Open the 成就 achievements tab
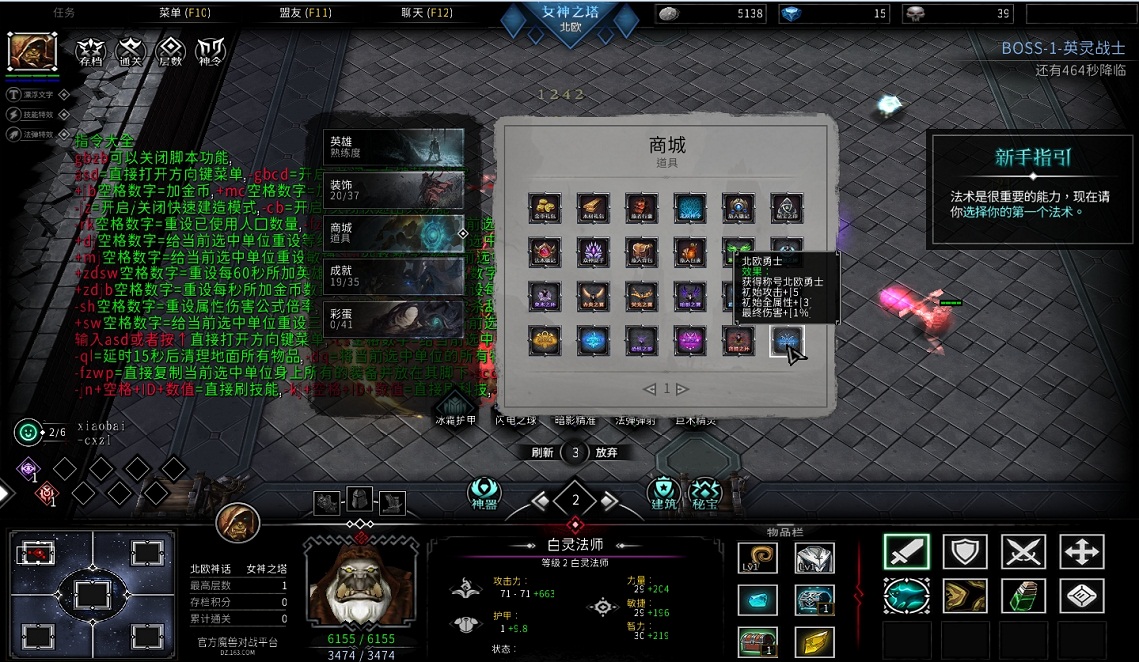The image size is (1139, 662). [394, 275]
